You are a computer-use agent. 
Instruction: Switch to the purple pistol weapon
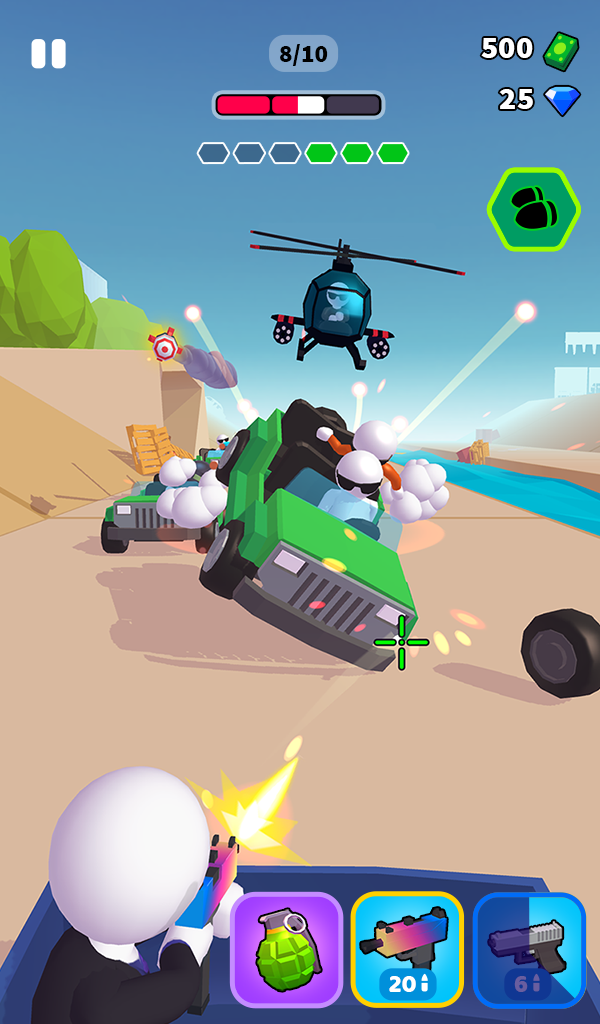click(529, 949)
